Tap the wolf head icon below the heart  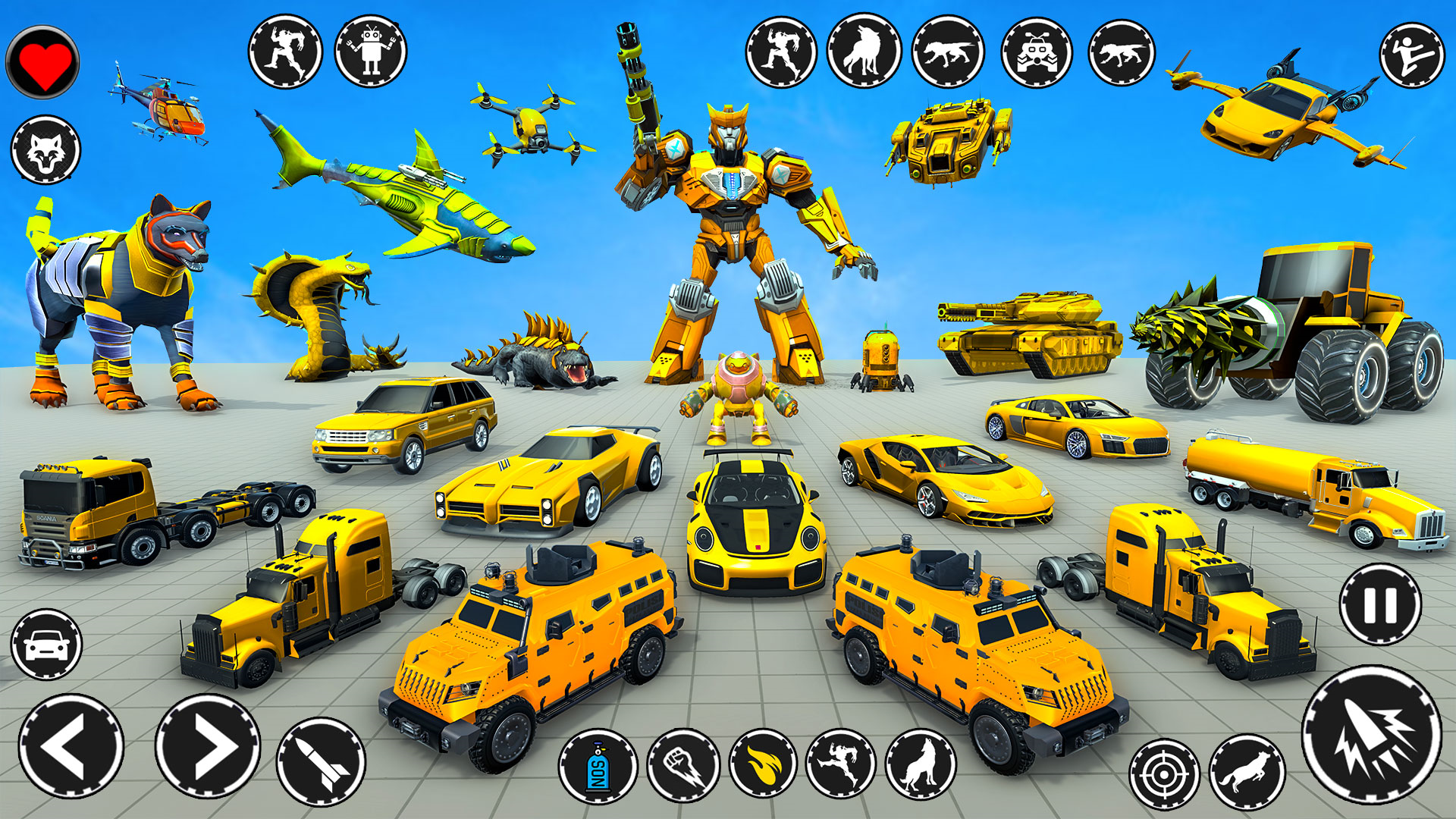click(47, 149)
